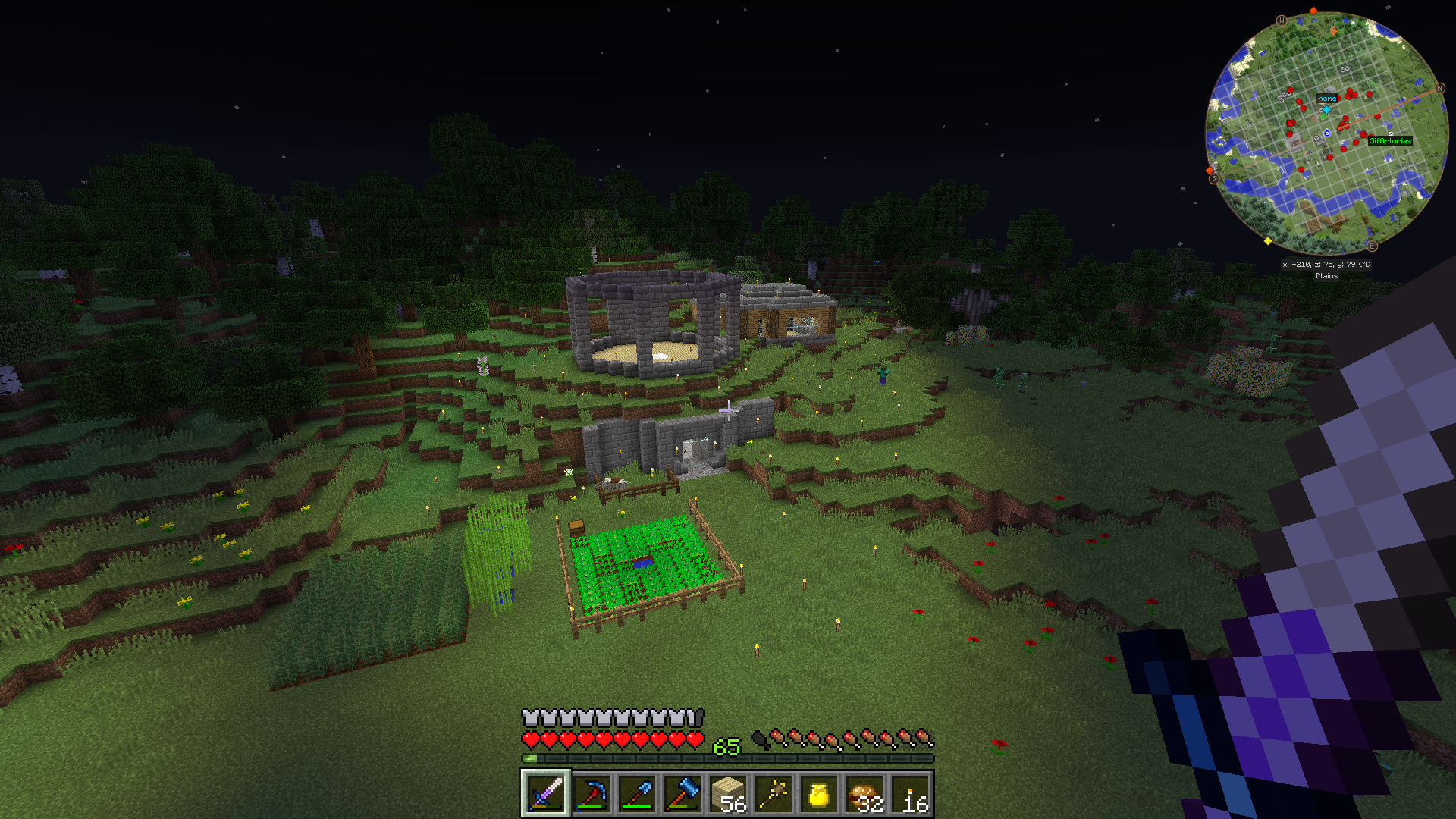The height and width of the screenshot is (819, 1456).
Task: Select the purple sword hotbar slot
Action: pos(545,793)
